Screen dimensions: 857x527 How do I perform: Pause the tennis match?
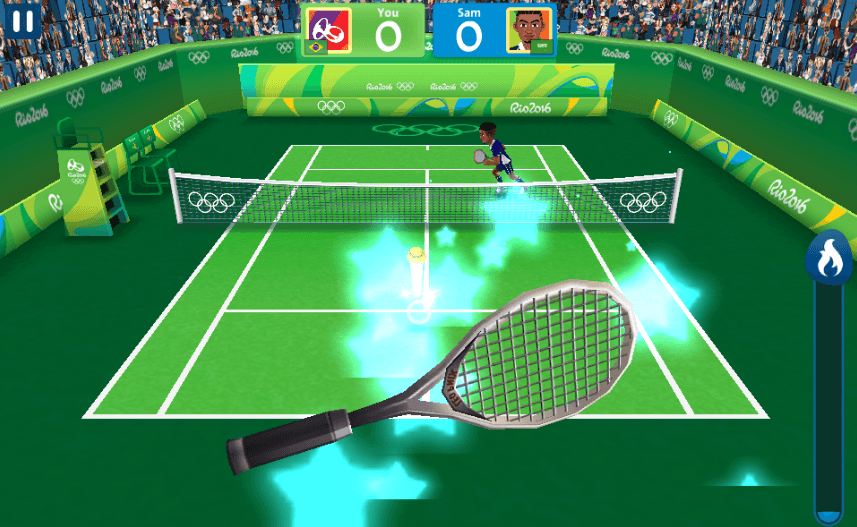click(24, 21)
